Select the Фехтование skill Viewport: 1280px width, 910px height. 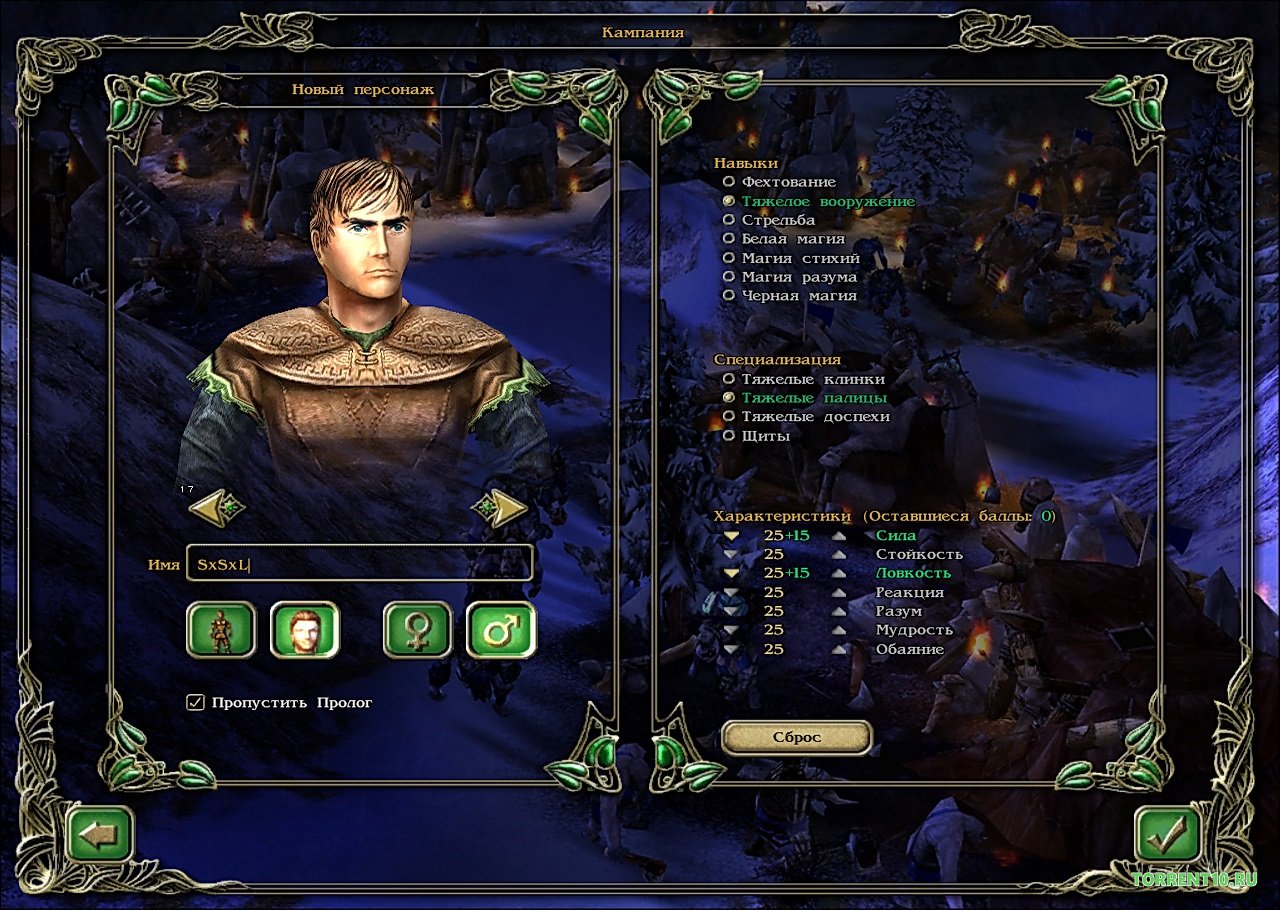[x=729, y=182]
